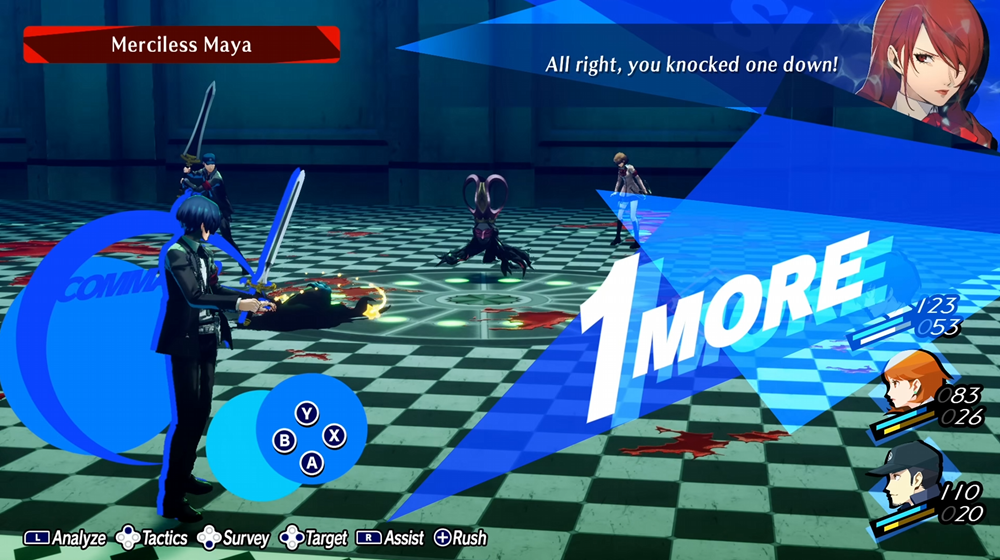This screenshot has height=560, width=1000.
Task: Open the Tactics command
Action: click(153, 538)
